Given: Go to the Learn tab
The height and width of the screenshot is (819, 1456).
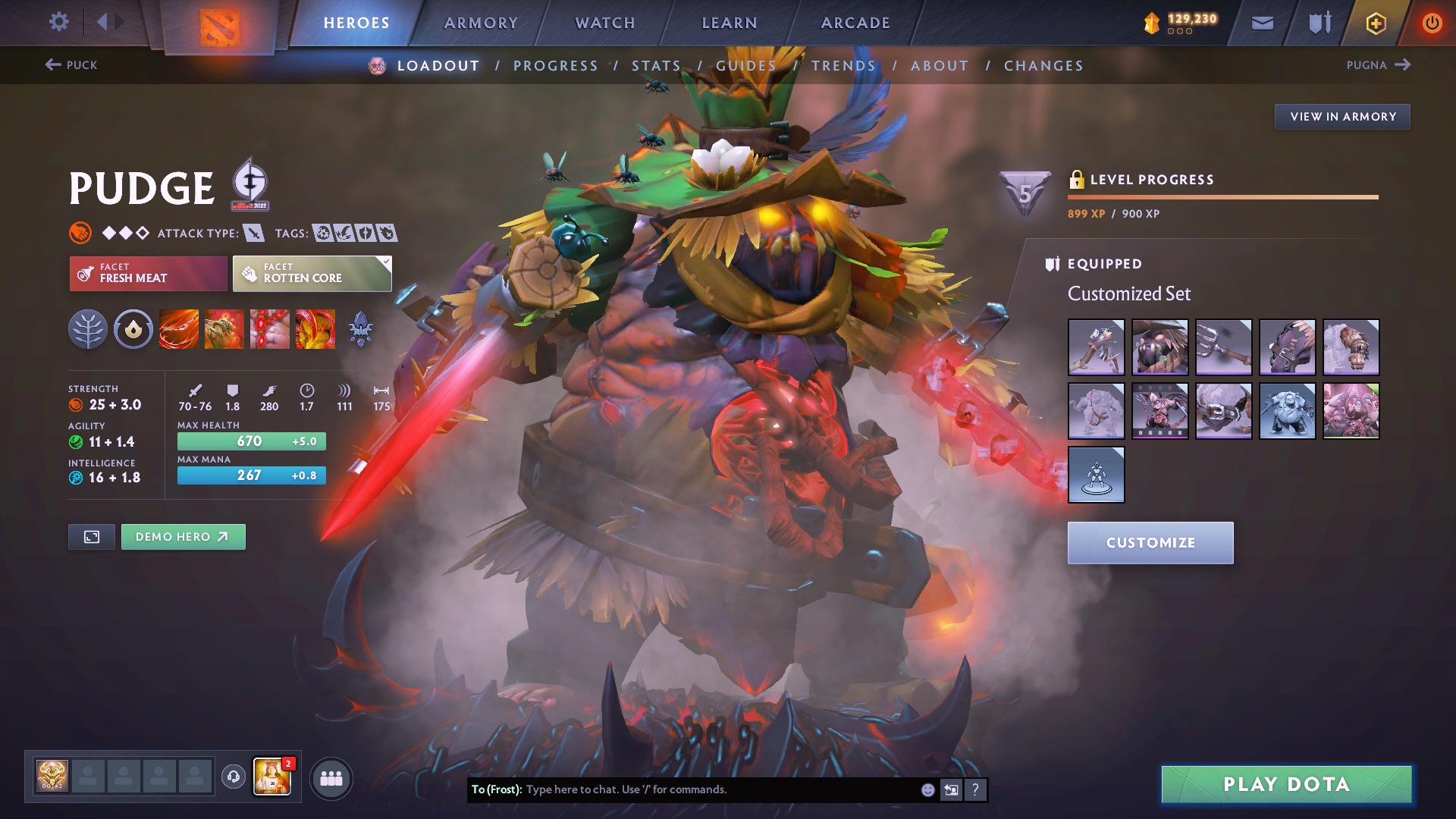Looking at the screenshot, I should (730, 23).
